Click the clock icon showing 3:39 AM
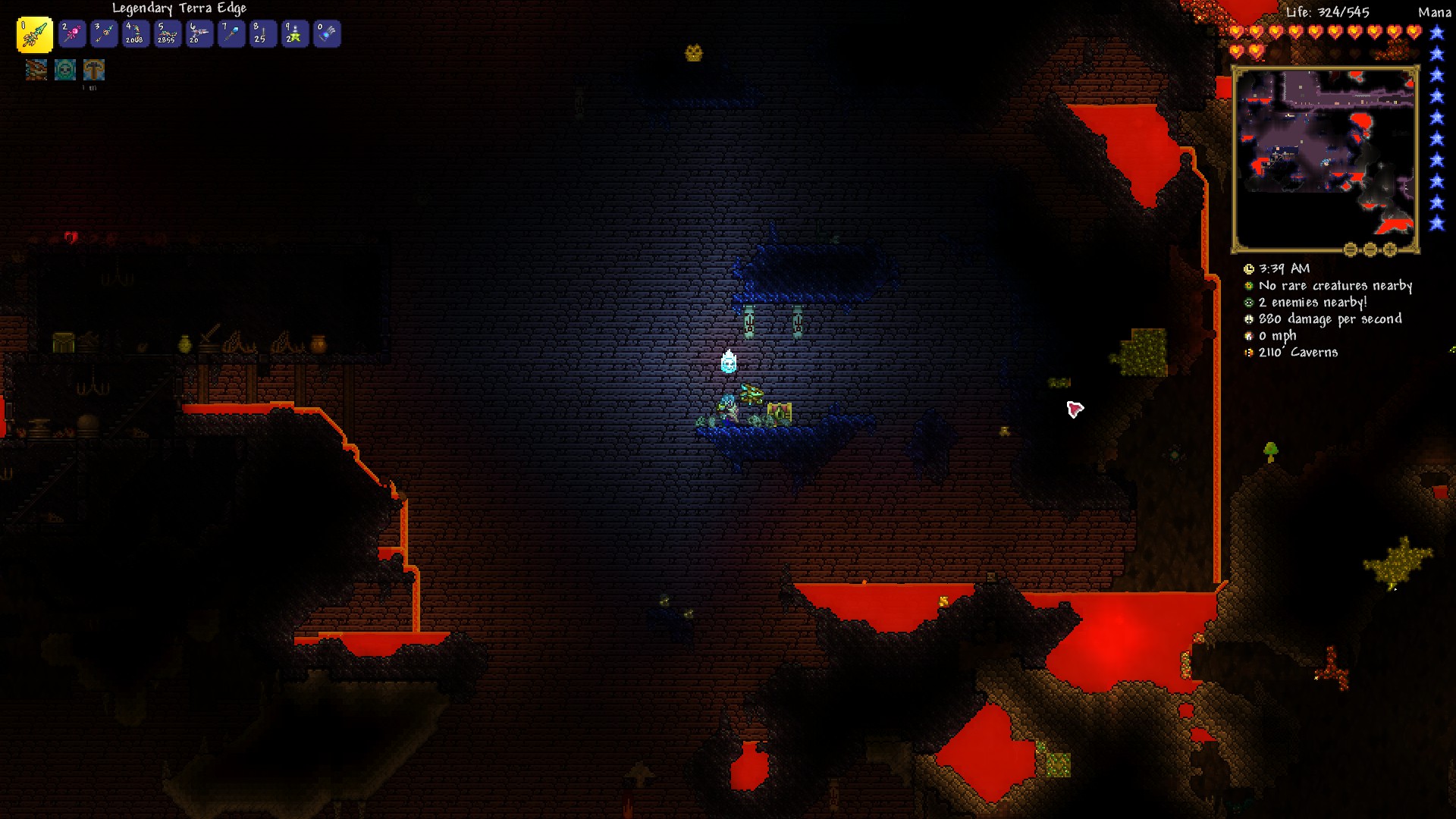The image size is (1456, 819). pos(1249,268)
